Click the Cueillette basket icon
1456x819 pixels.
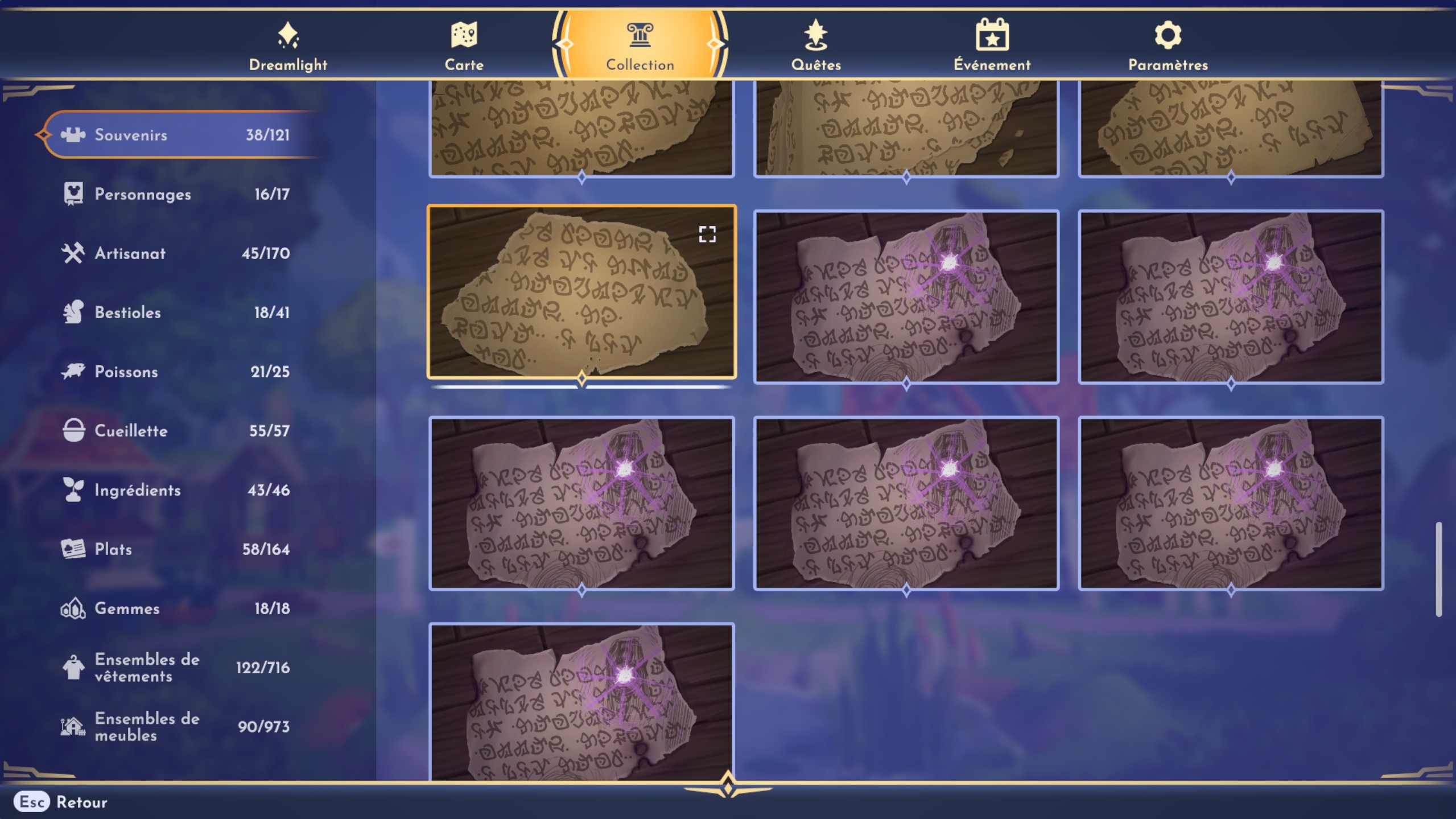click(x=75, y=430)
